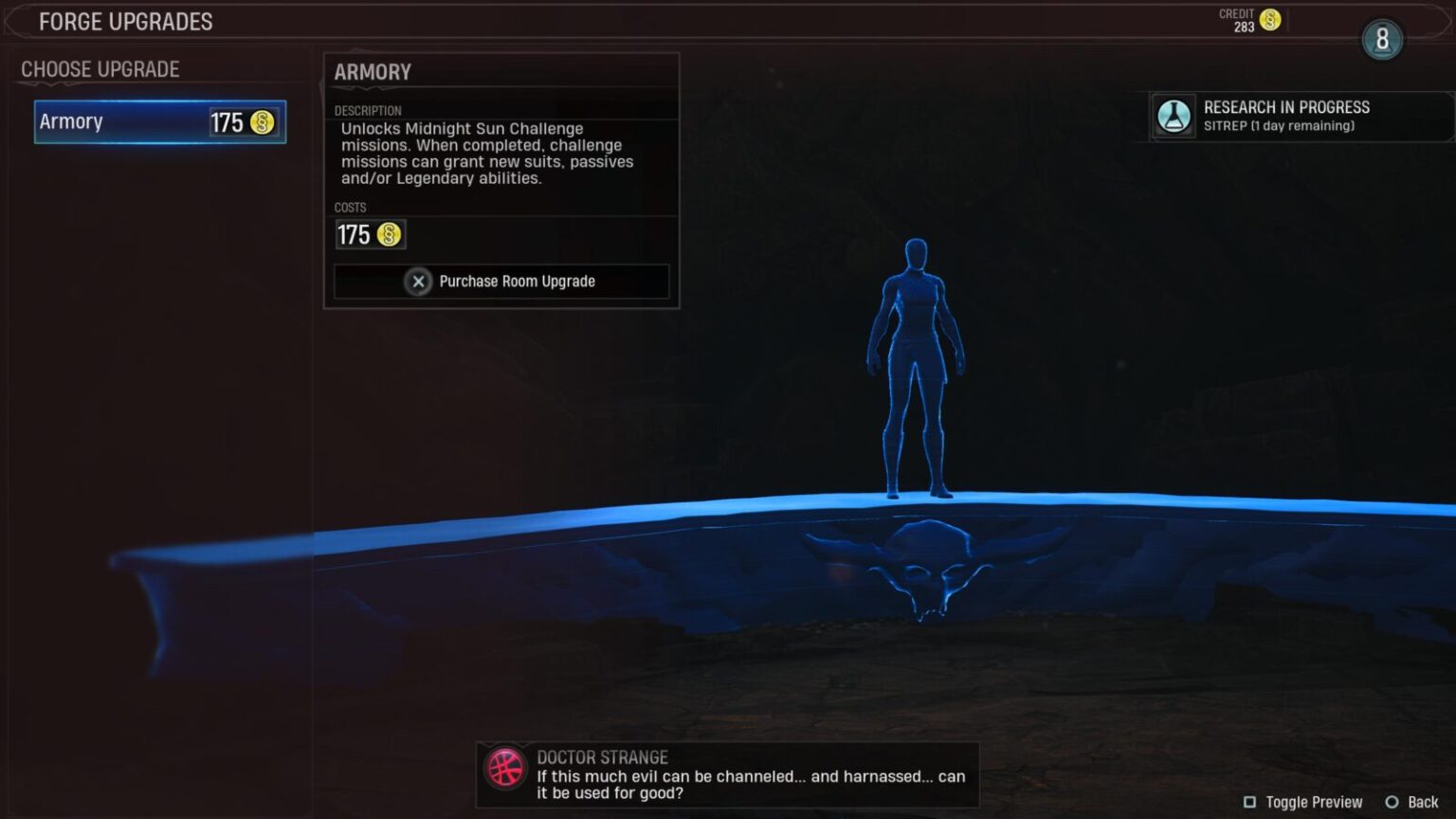Click the Forge Upgrades title heading
The image size is (1456, 819).
[x=126, y=21]
